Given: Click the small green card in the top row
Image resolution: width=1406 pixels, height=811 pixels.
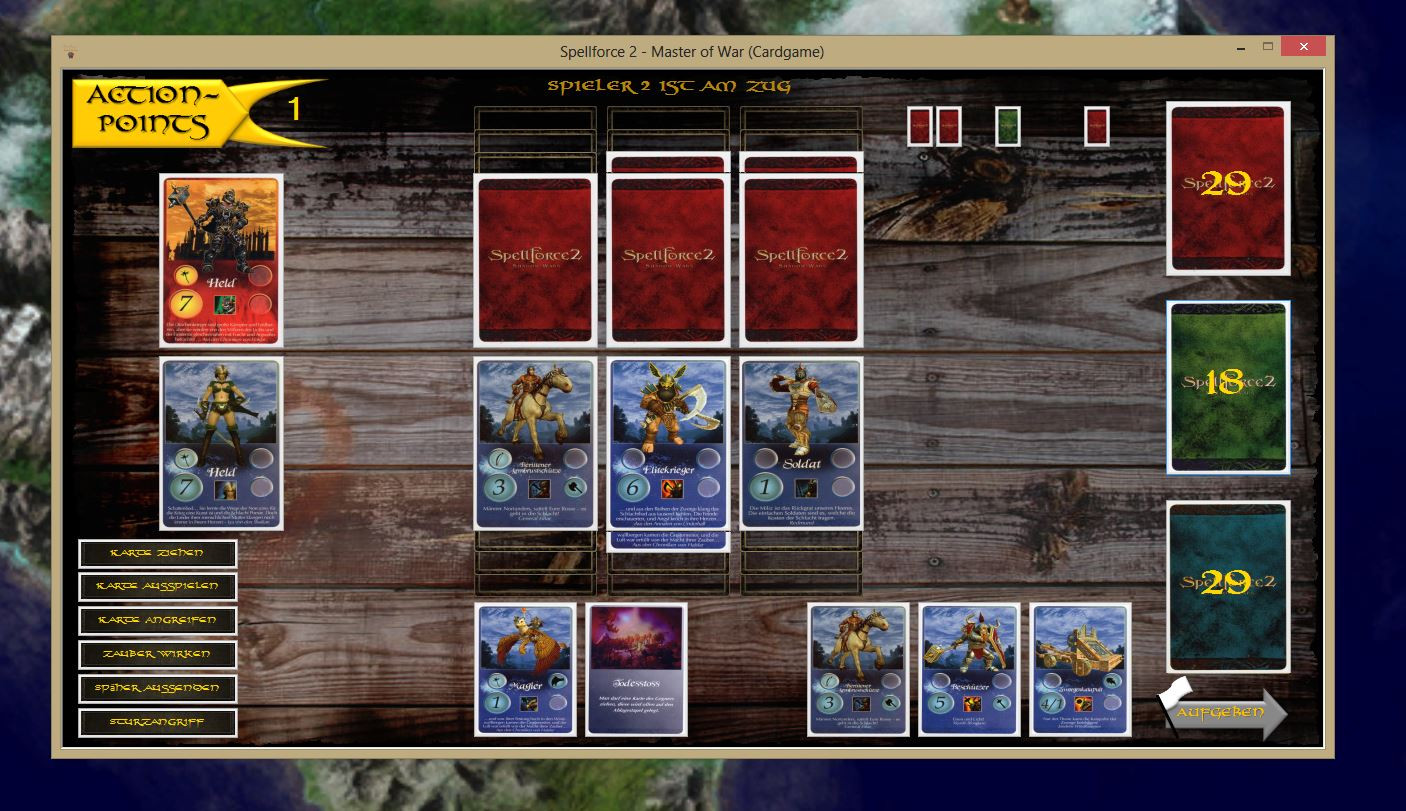Looking at the screenshot, I should tap(1007, 126).
